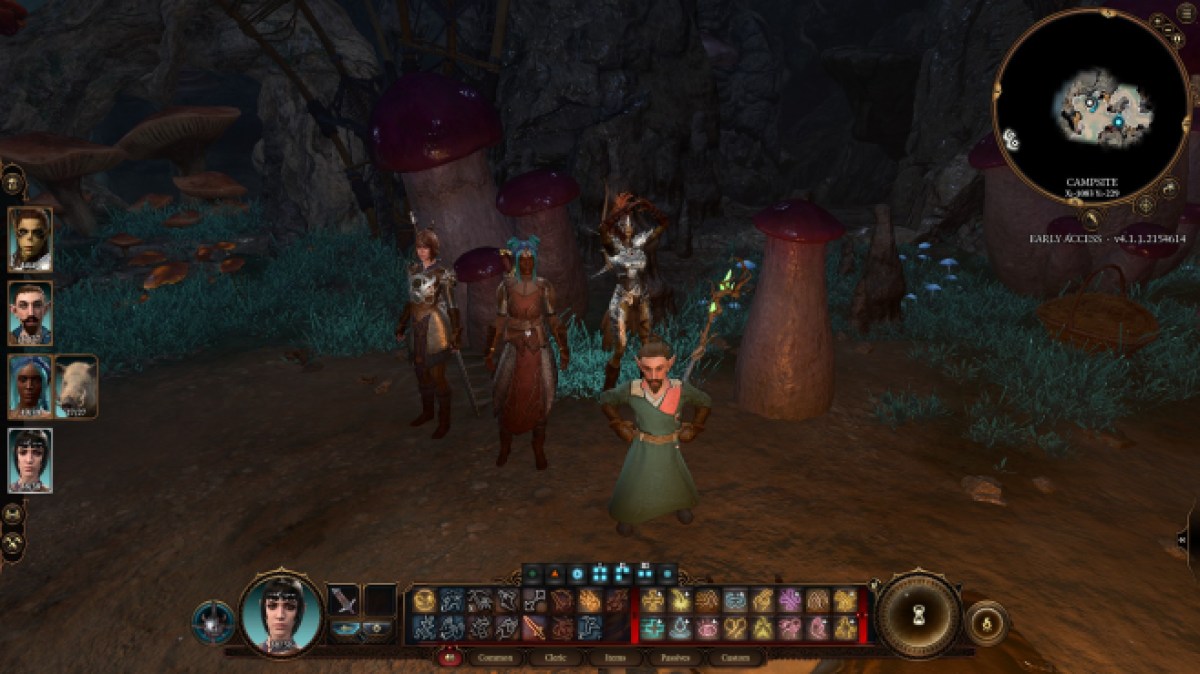Click the red hotbar tab left of Common

450,658
